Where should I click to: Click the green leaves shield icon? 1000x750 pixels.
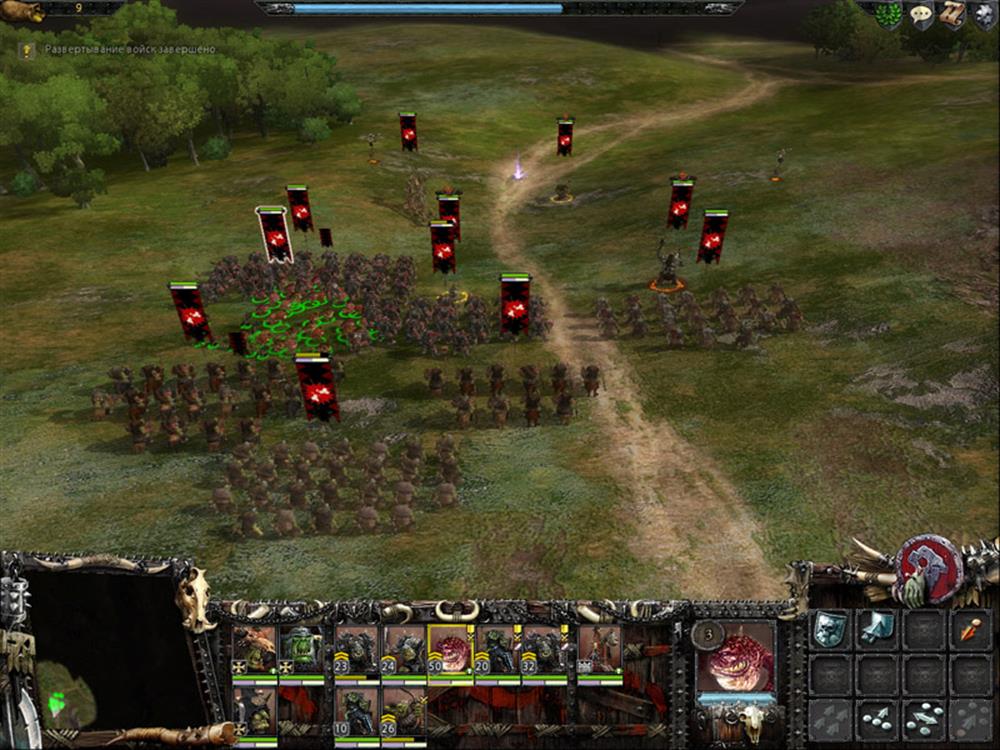coord(888,15)
